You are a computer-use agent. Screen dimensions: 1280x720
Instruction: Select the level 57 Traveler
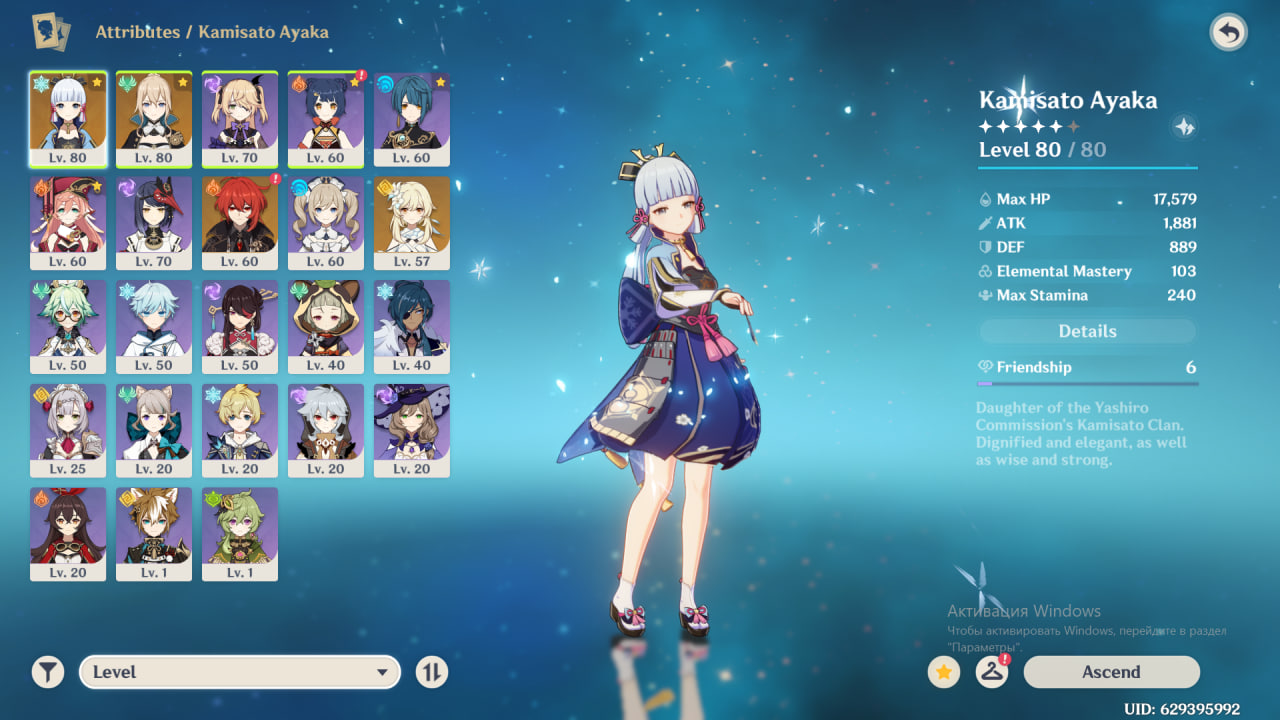[412, 222]
